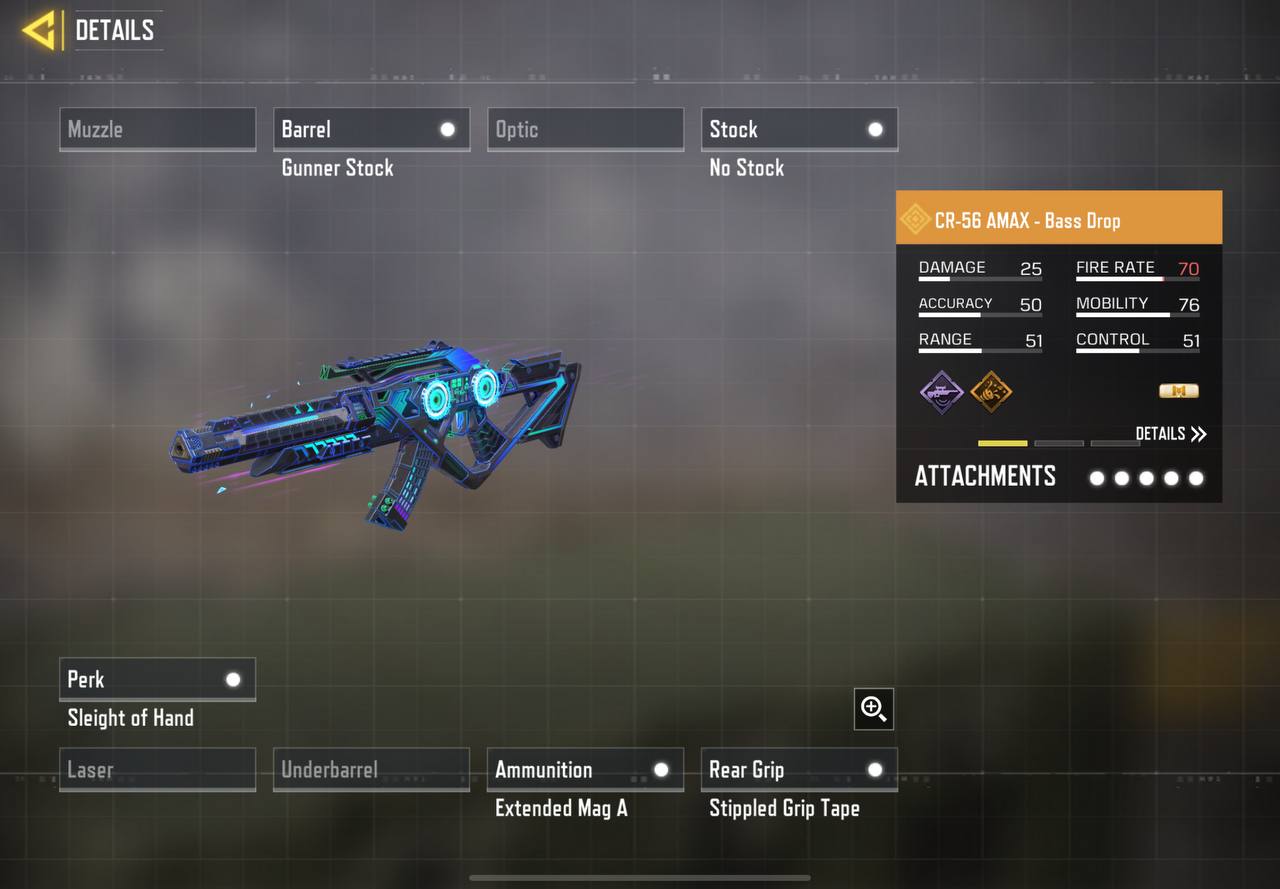Choose the Underbarrel attachment slot
1280x889 pixels.
[x=371, y=769]
